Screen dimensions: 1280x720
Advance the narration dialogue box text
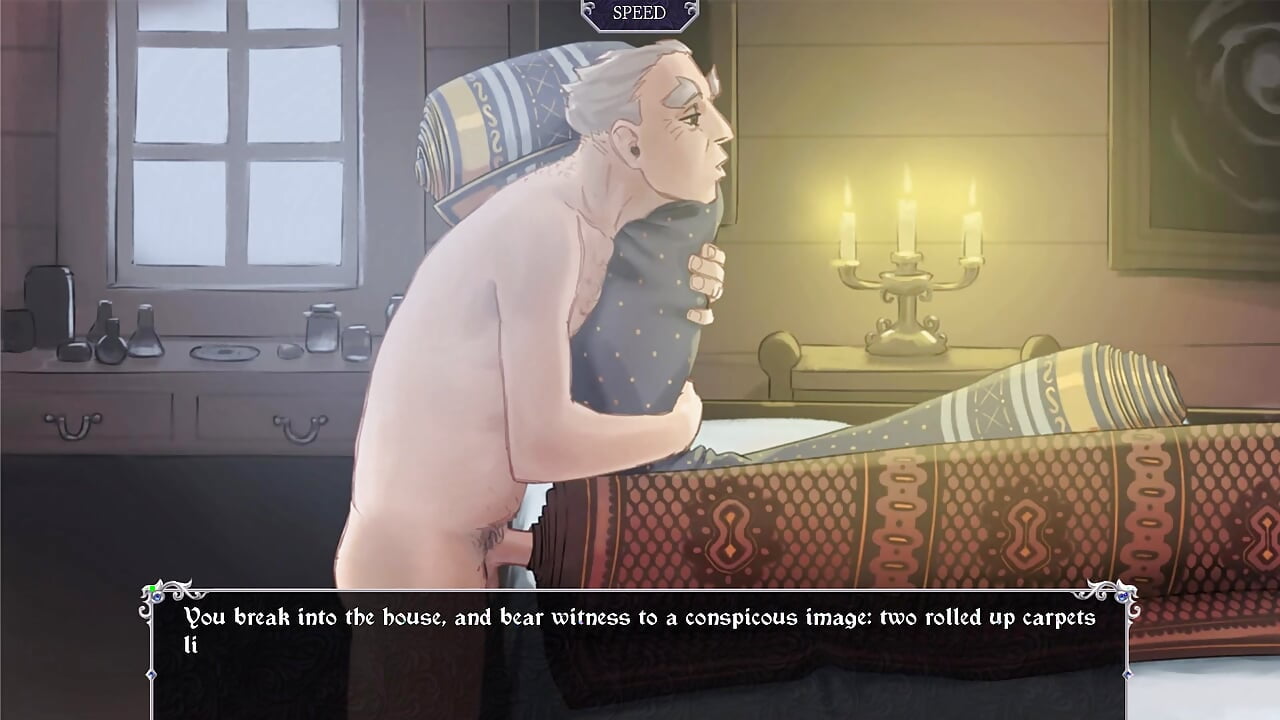coord(639,650)
